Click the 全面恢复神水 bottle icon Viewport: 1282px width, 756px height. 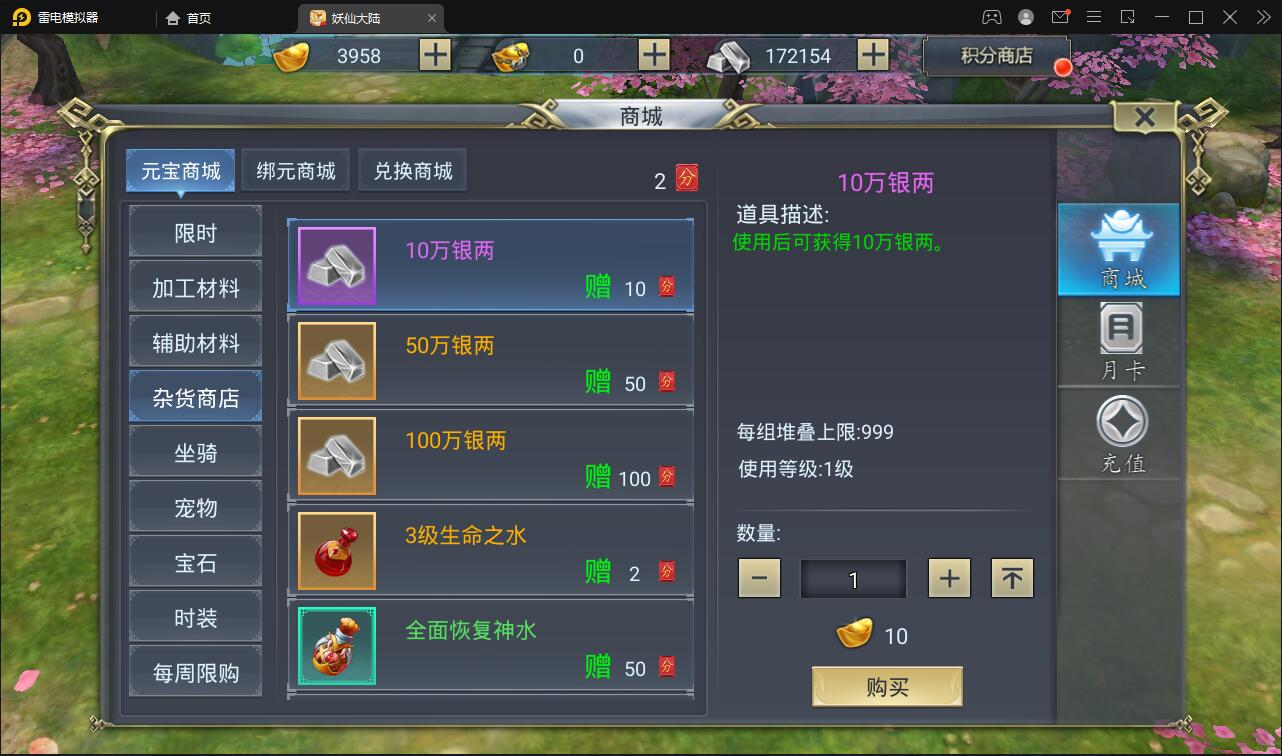336,646
